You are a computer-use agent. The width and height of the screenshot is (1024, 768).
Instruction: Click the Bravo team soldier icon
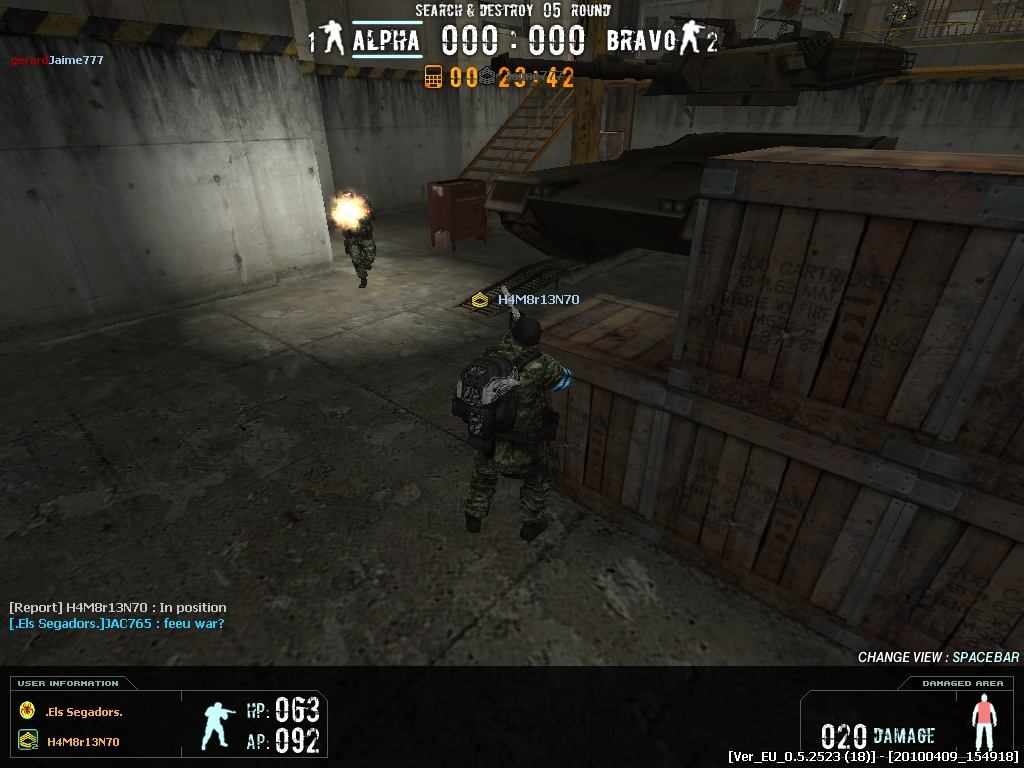tap(687, 40)
